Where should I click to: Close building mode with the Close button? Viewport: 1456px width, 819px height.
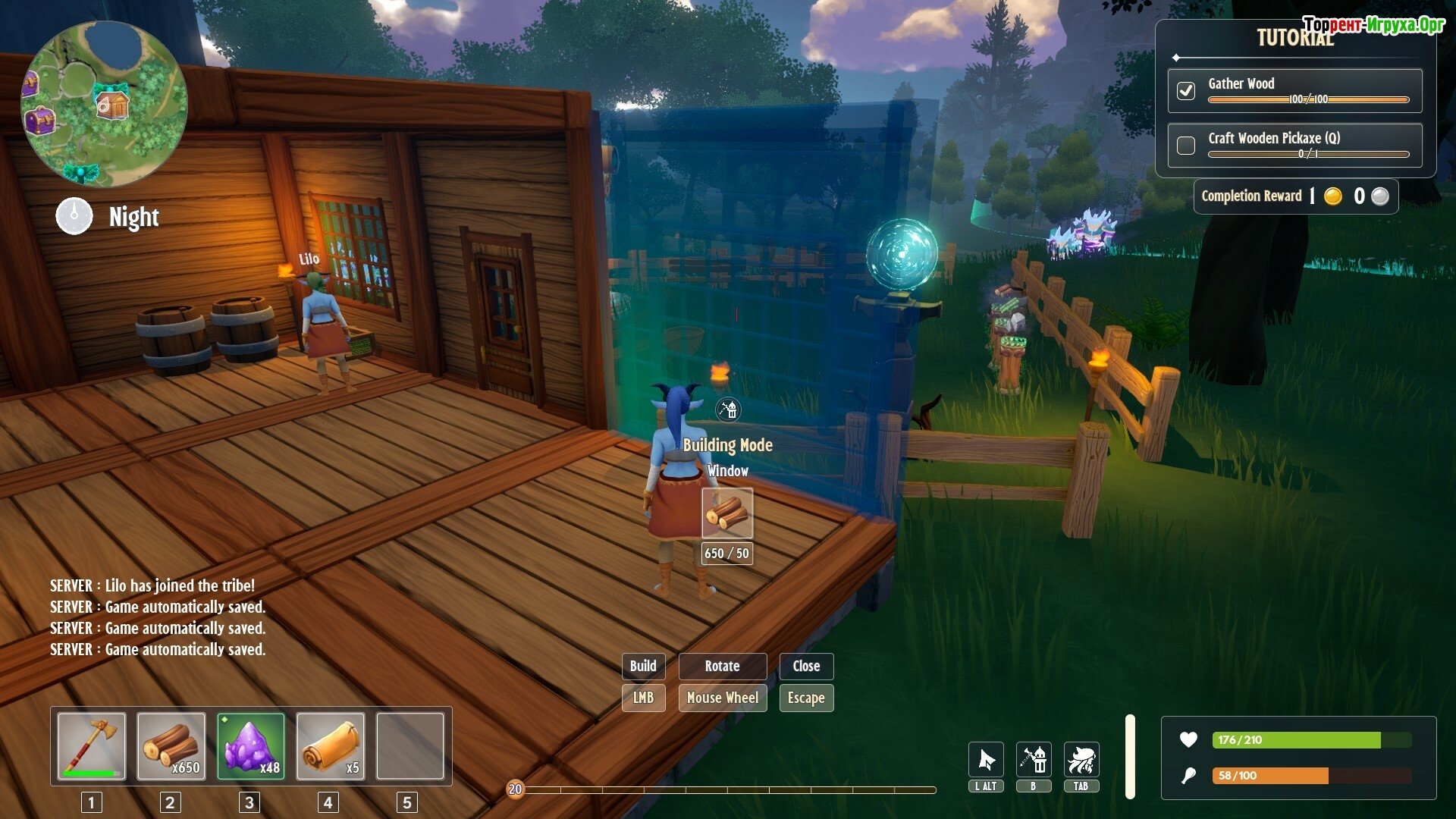806,666
